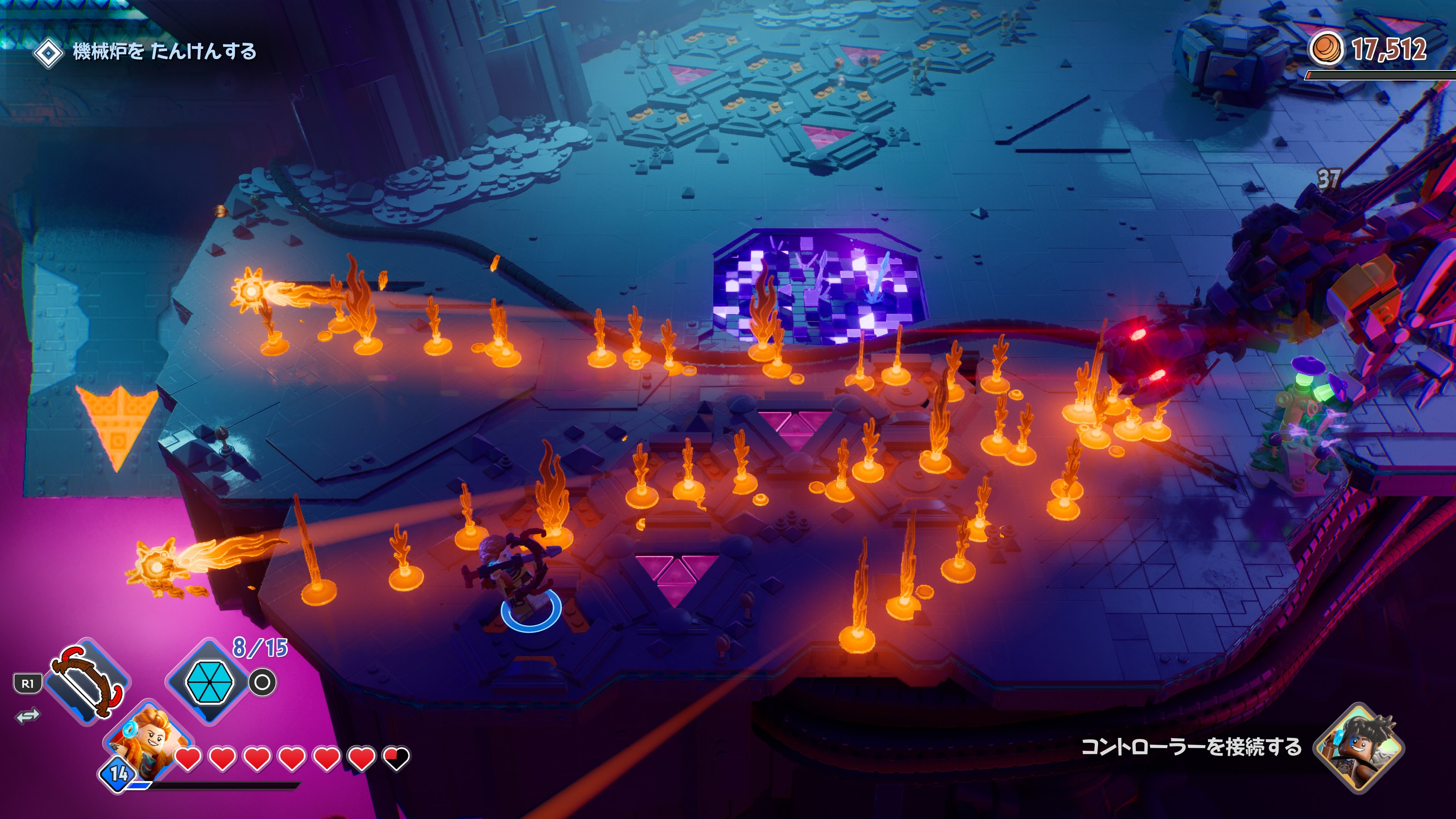Select the connect controller prompt text
Viewport: 1456px width, 819px height.
(1191, 747)
